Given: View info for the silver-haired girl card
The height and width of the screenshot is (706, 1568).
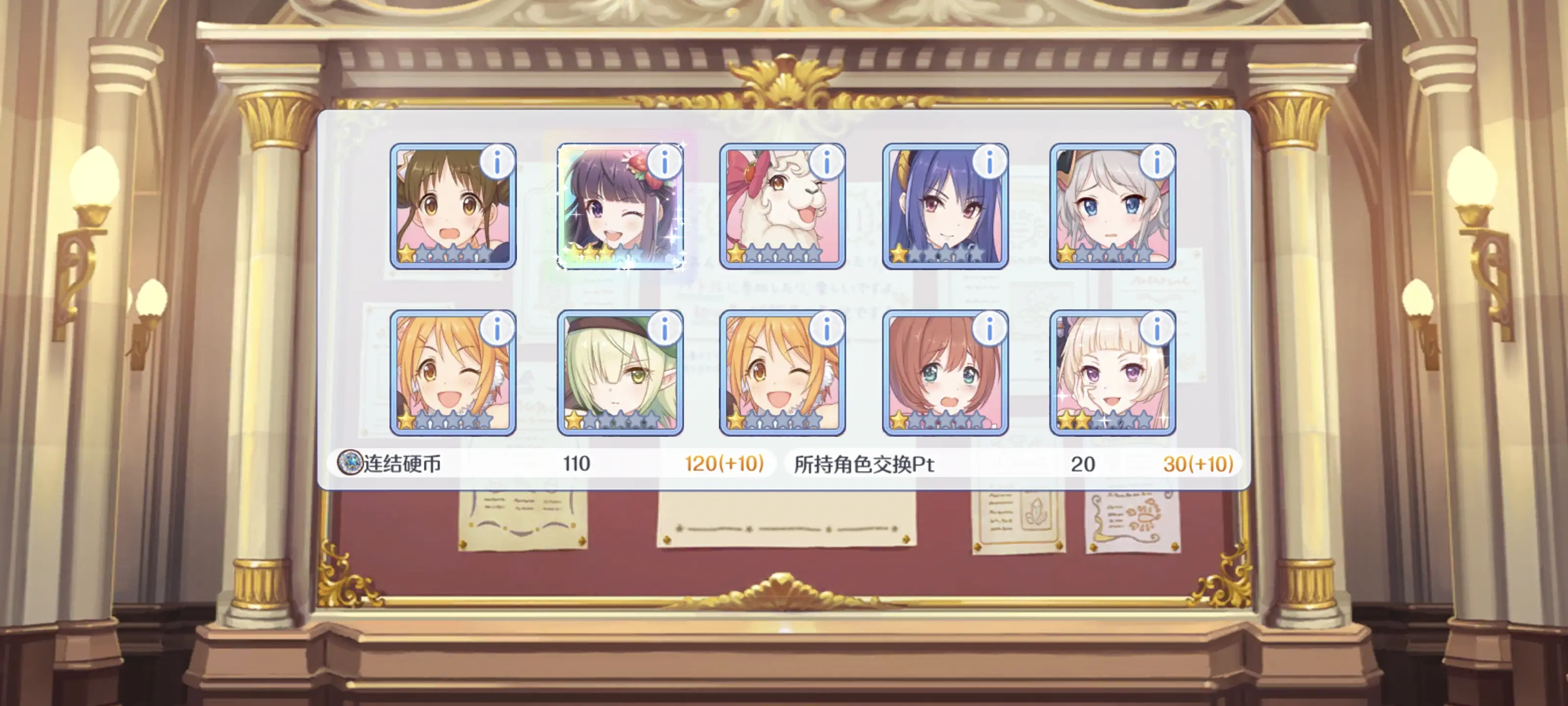Looking at the screenshot, I should coord(1156,163).
